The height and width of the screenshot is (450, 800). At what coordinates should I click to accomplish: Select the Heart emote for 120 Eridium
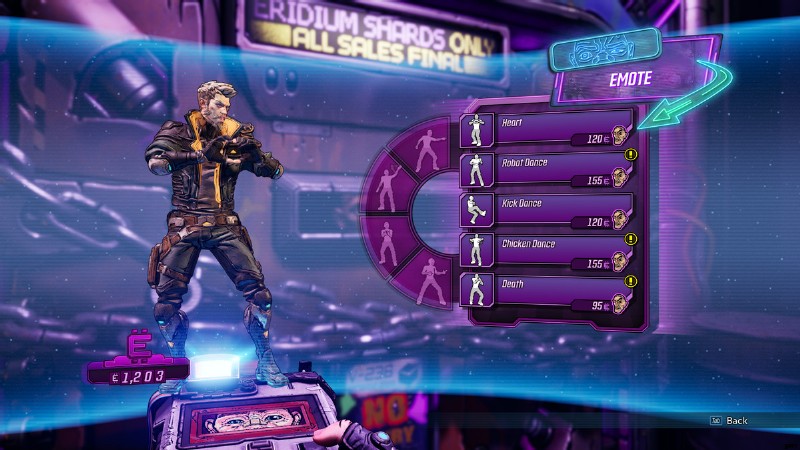pyautogui.click(x=547, y=130)
